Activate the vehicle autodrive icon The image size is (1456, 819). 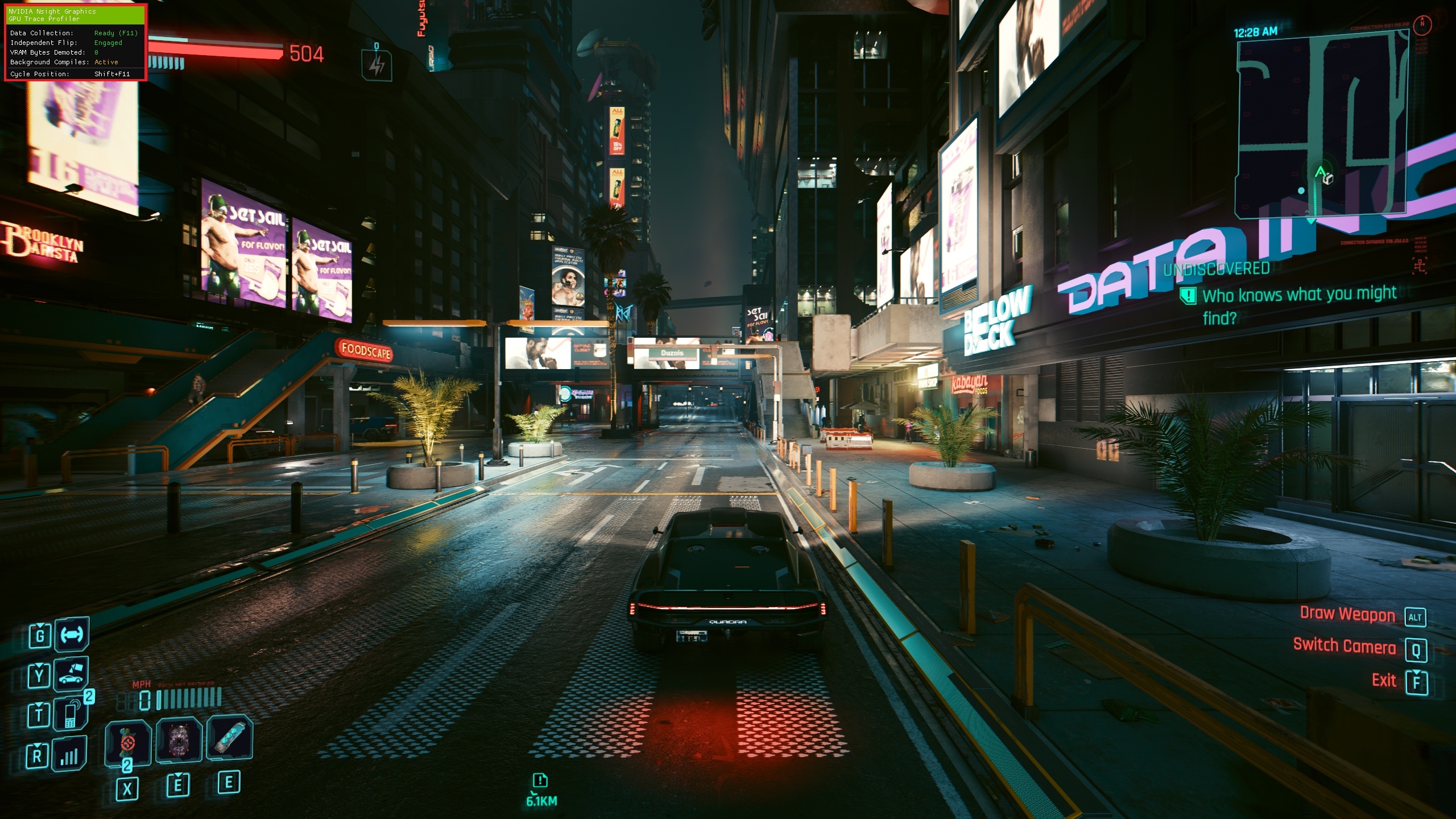coord(72,634)
